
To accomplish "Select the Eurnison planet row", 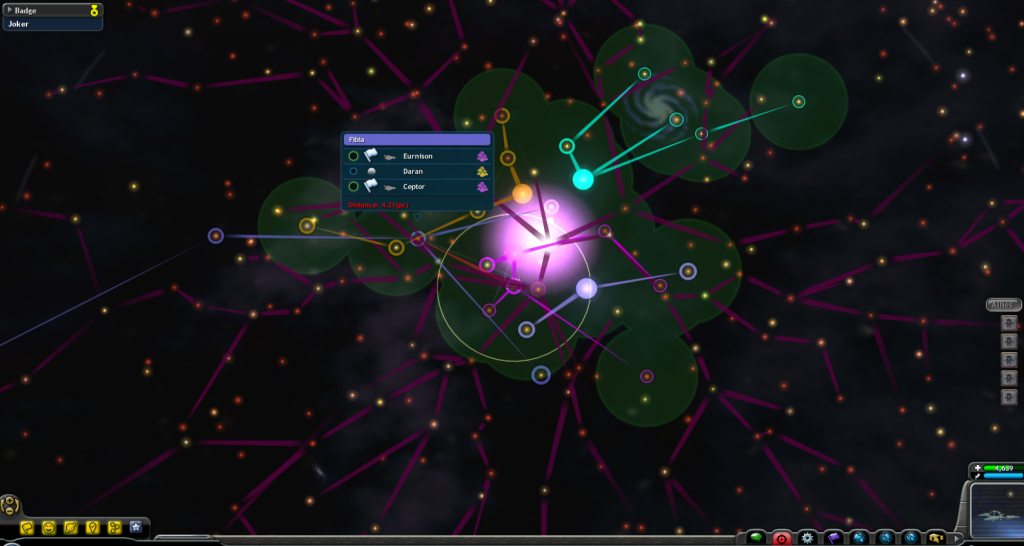I will point(417,156).
